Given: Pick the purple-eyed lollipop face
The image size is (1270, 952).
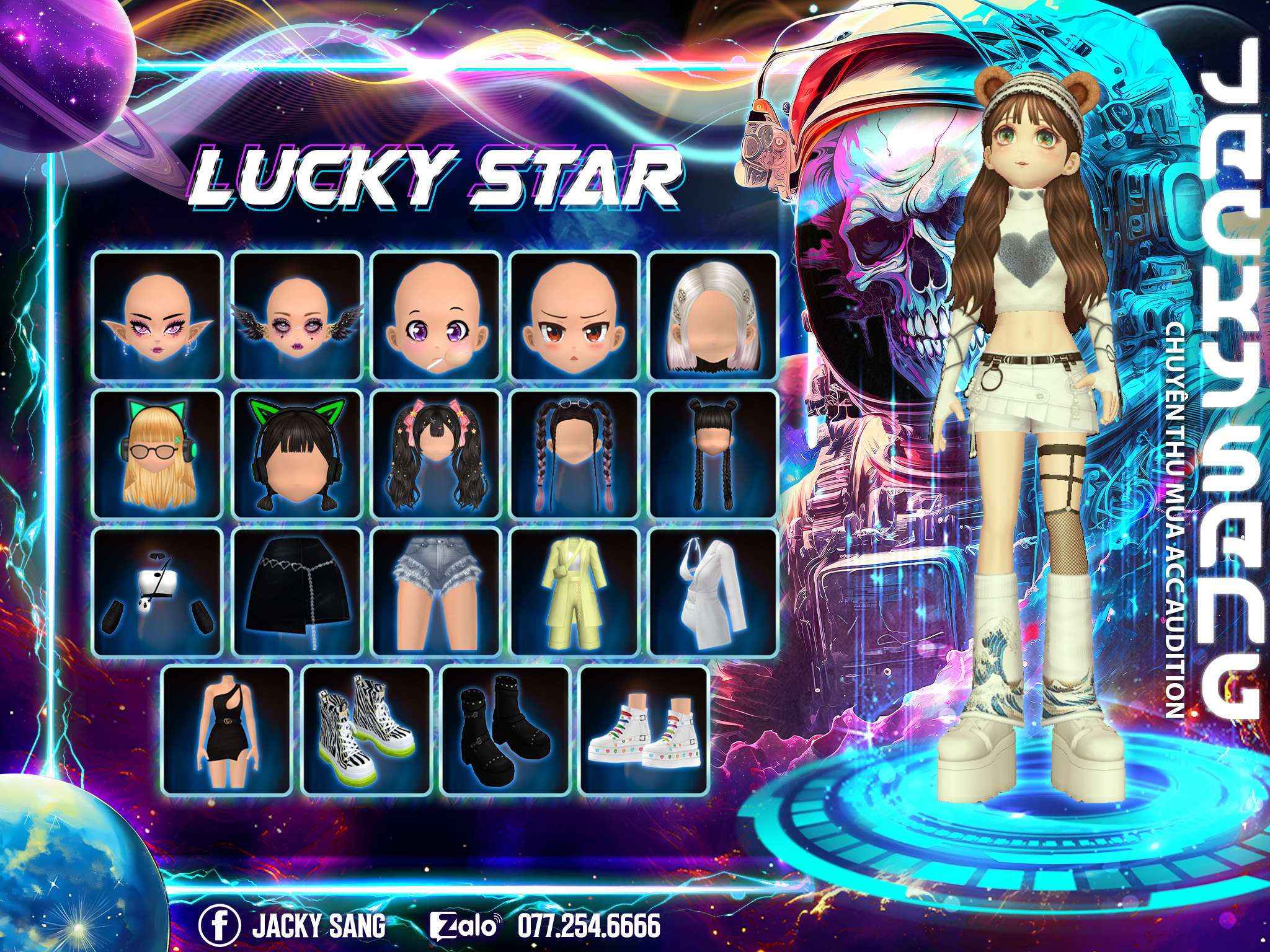Looking at the screenshot, I should pyautogui.click(x=436, y=316).
